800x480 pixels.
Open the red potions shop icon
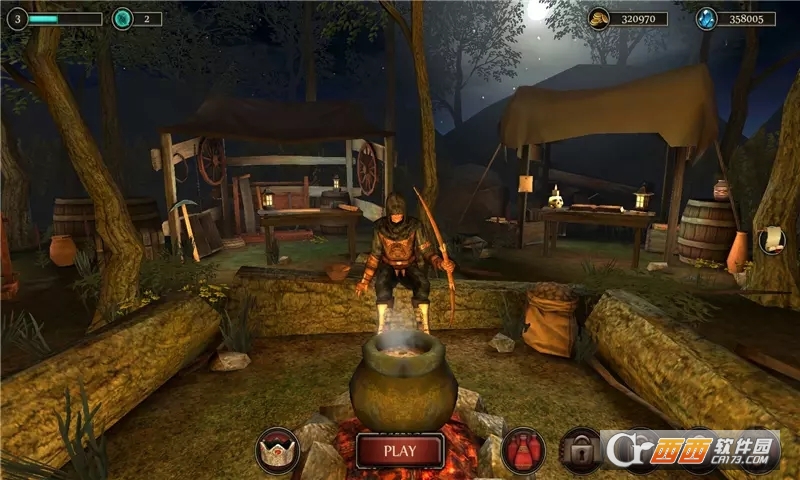(523, 451)
